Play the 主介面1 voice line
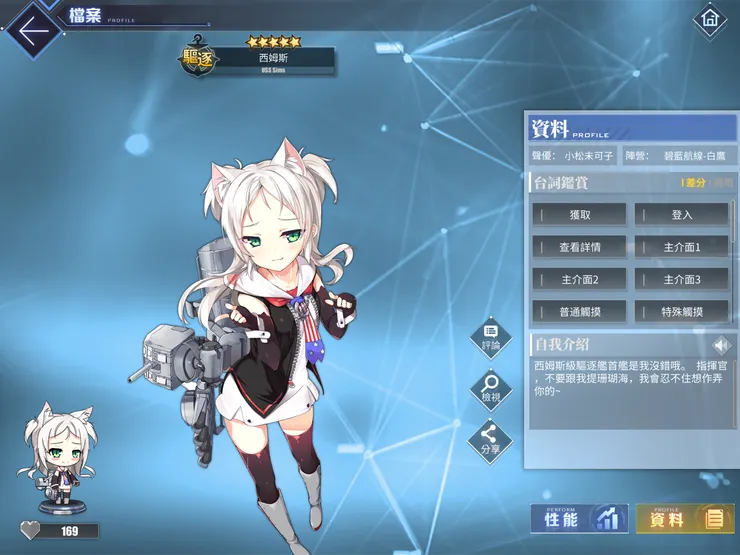Viewport: 740px width, 555px height. [682, 247]
